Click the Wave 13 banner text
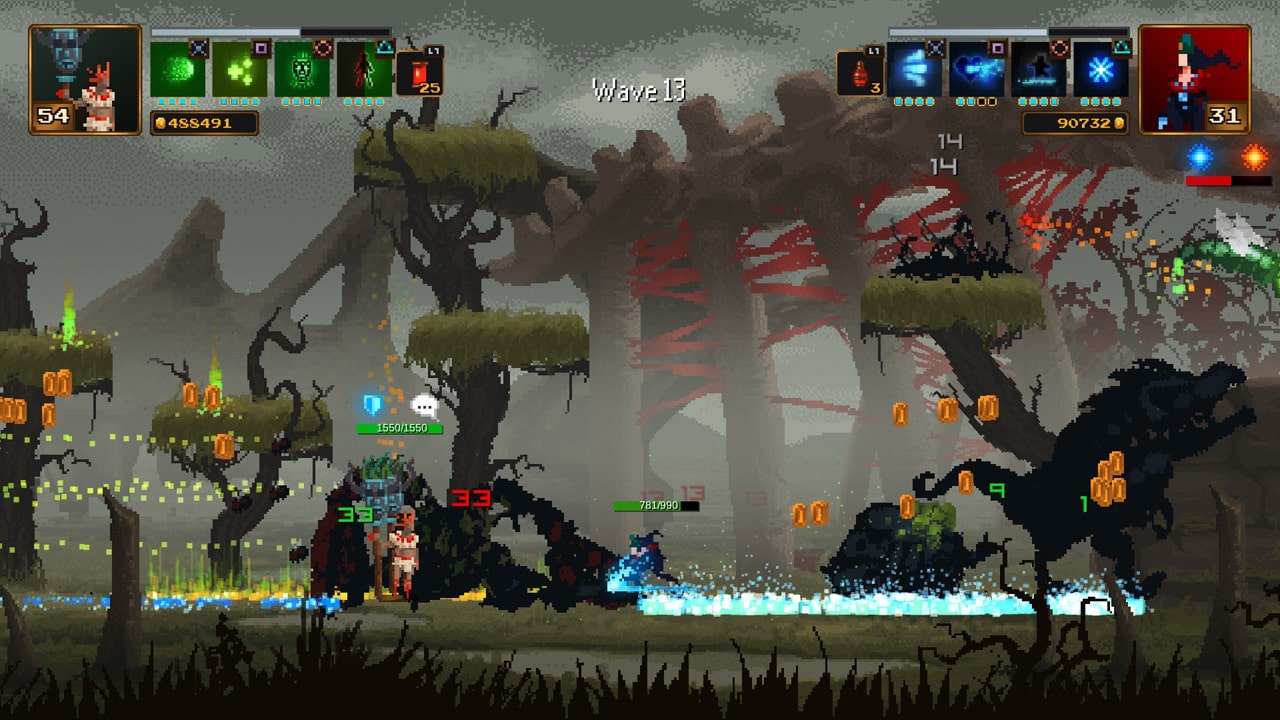 pyautogui.click(x=638, y=88)
